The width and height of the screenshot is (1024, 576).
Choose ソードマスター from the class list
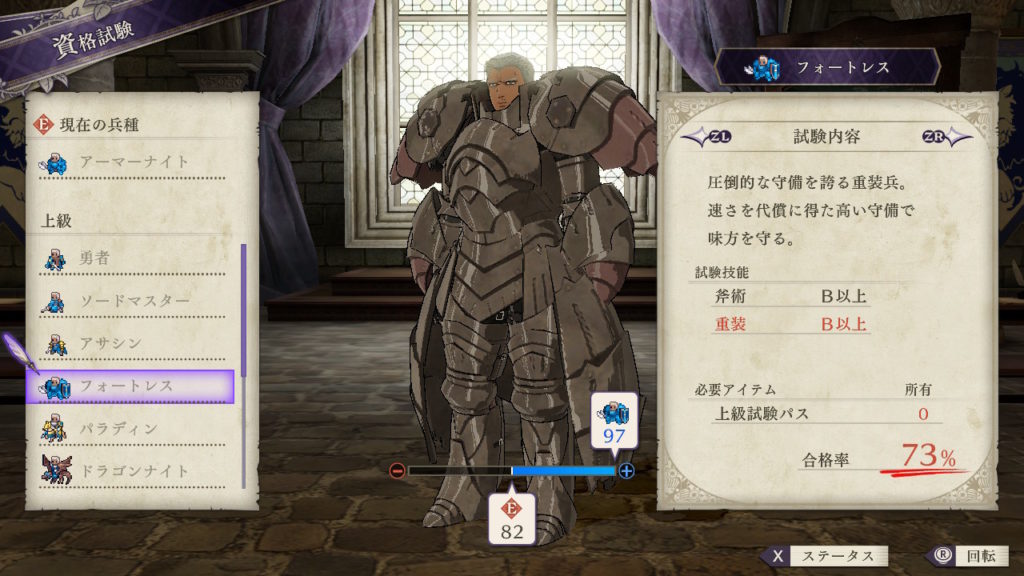click(135, 301)
